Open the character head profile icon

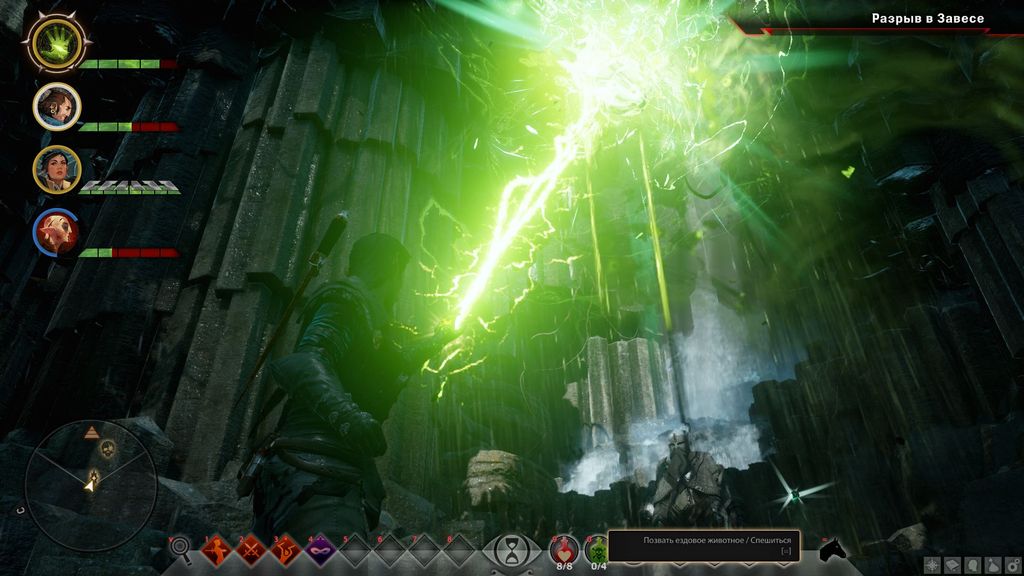(972, 565)
